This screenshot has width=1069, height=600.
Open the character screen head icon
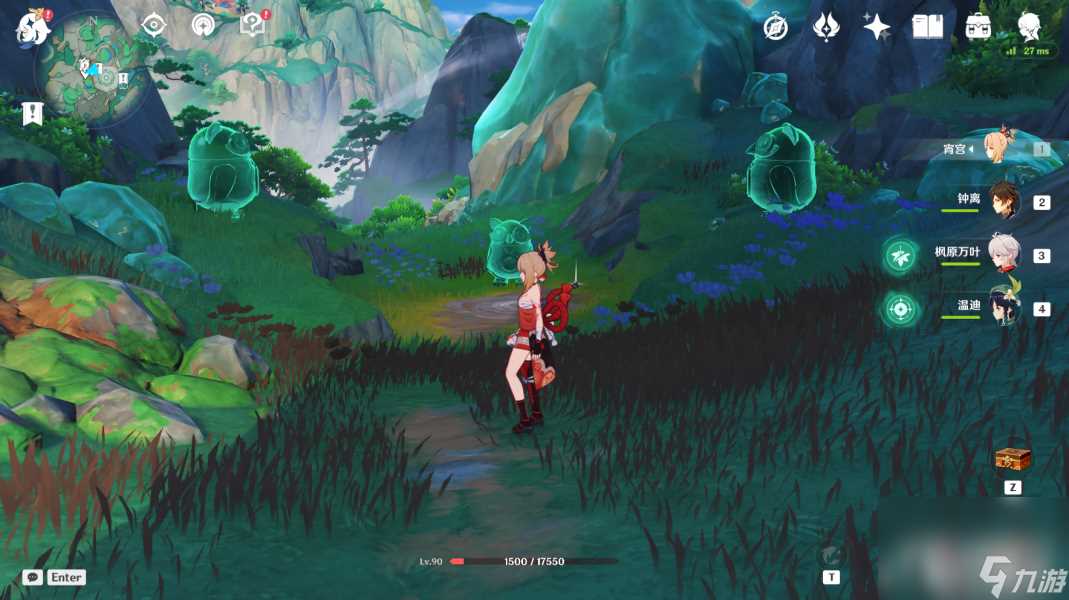[1029, 27]
